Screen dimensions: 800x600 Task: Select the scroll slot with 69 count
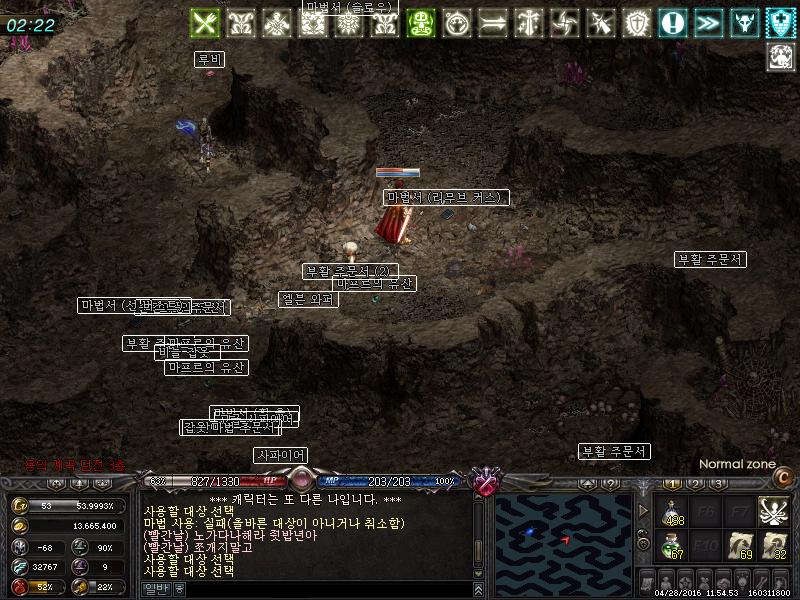tap(740, 546)
